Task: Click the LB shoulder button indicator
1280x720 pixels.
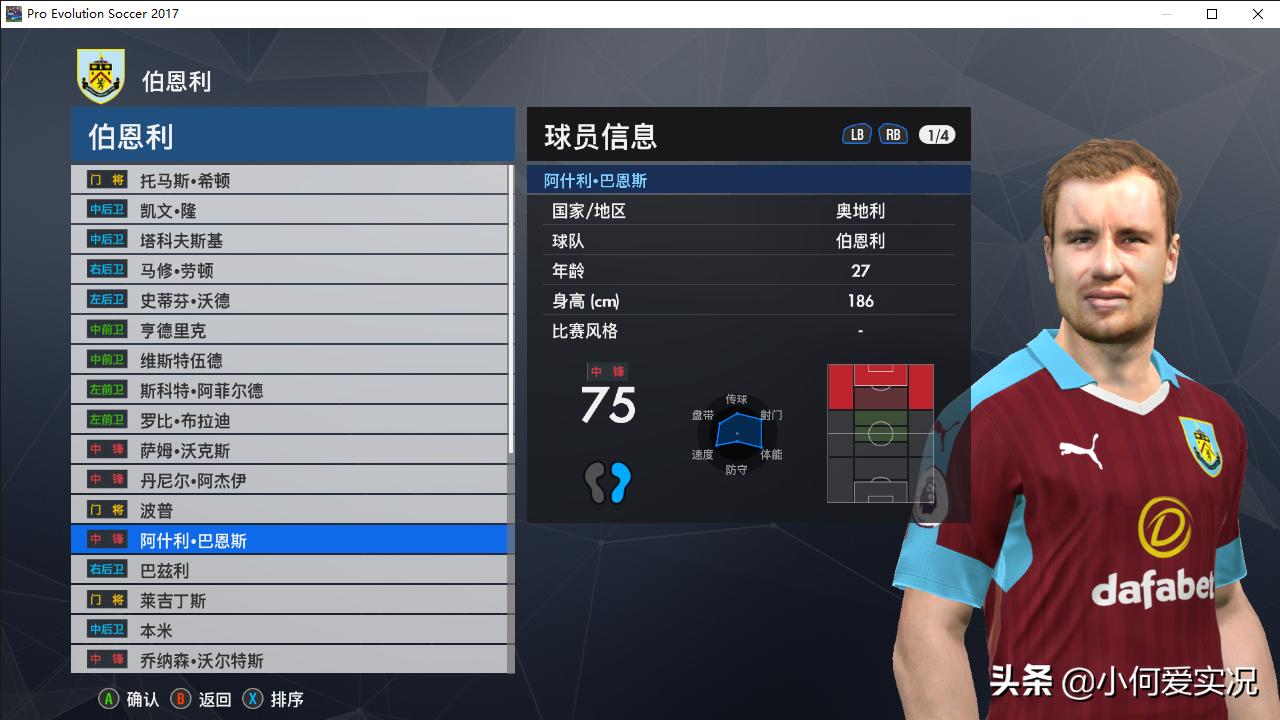Action: (856, 132)
